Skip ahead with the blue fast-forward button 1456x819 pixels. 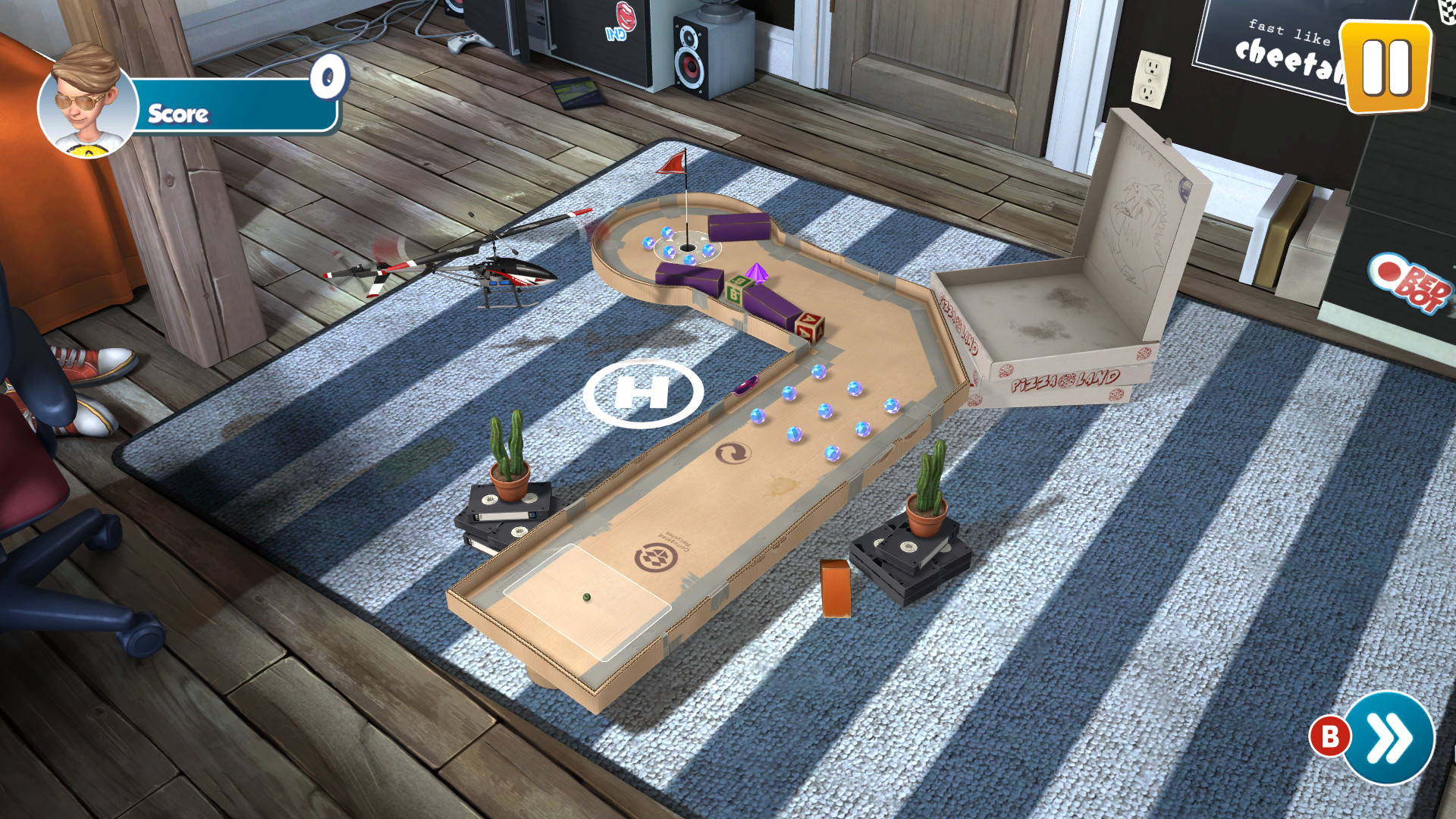pyautogui.click(x=1389, y=737)
